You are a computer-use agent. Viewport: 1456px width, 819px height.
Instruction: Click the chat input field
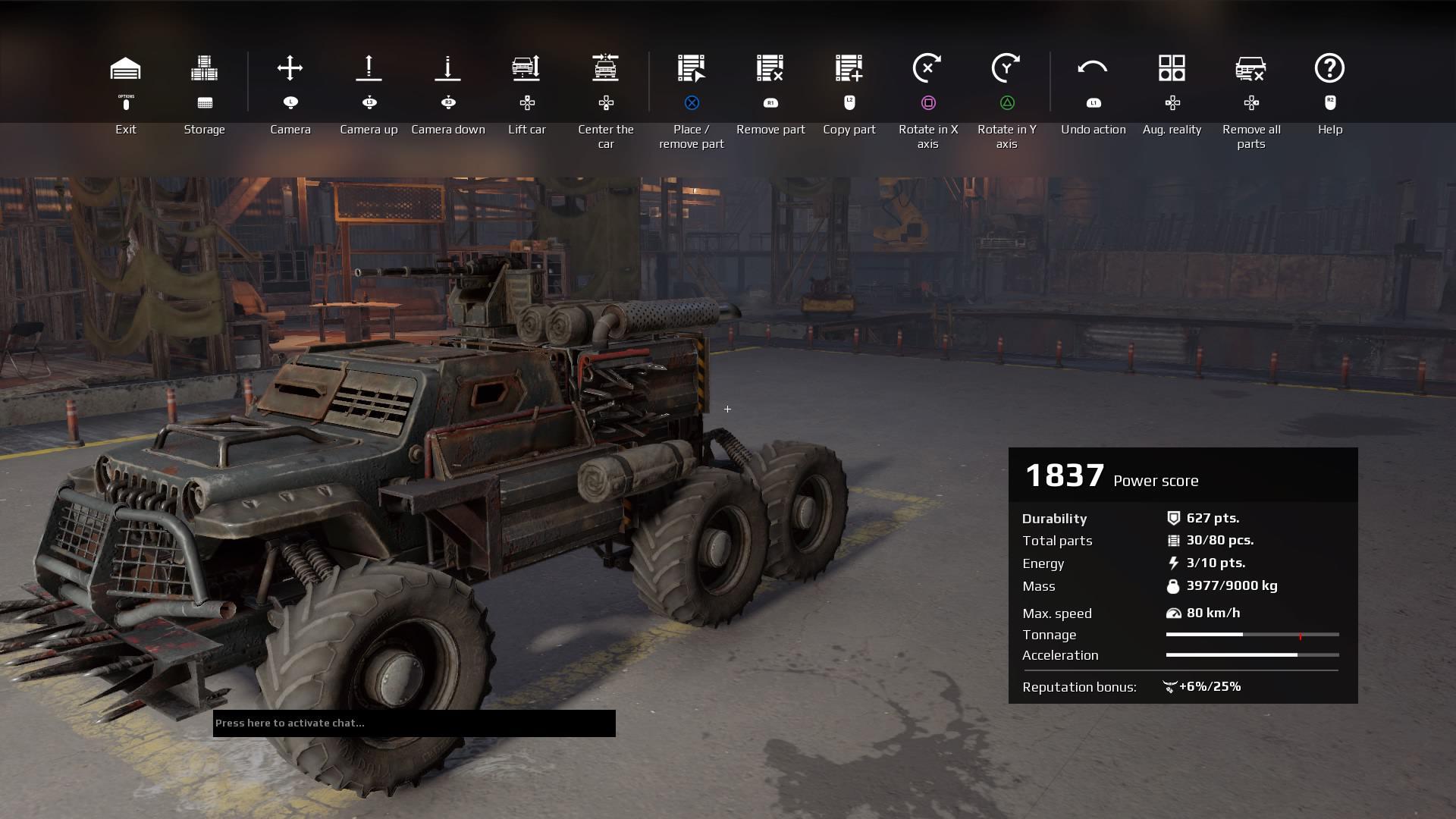413,723
